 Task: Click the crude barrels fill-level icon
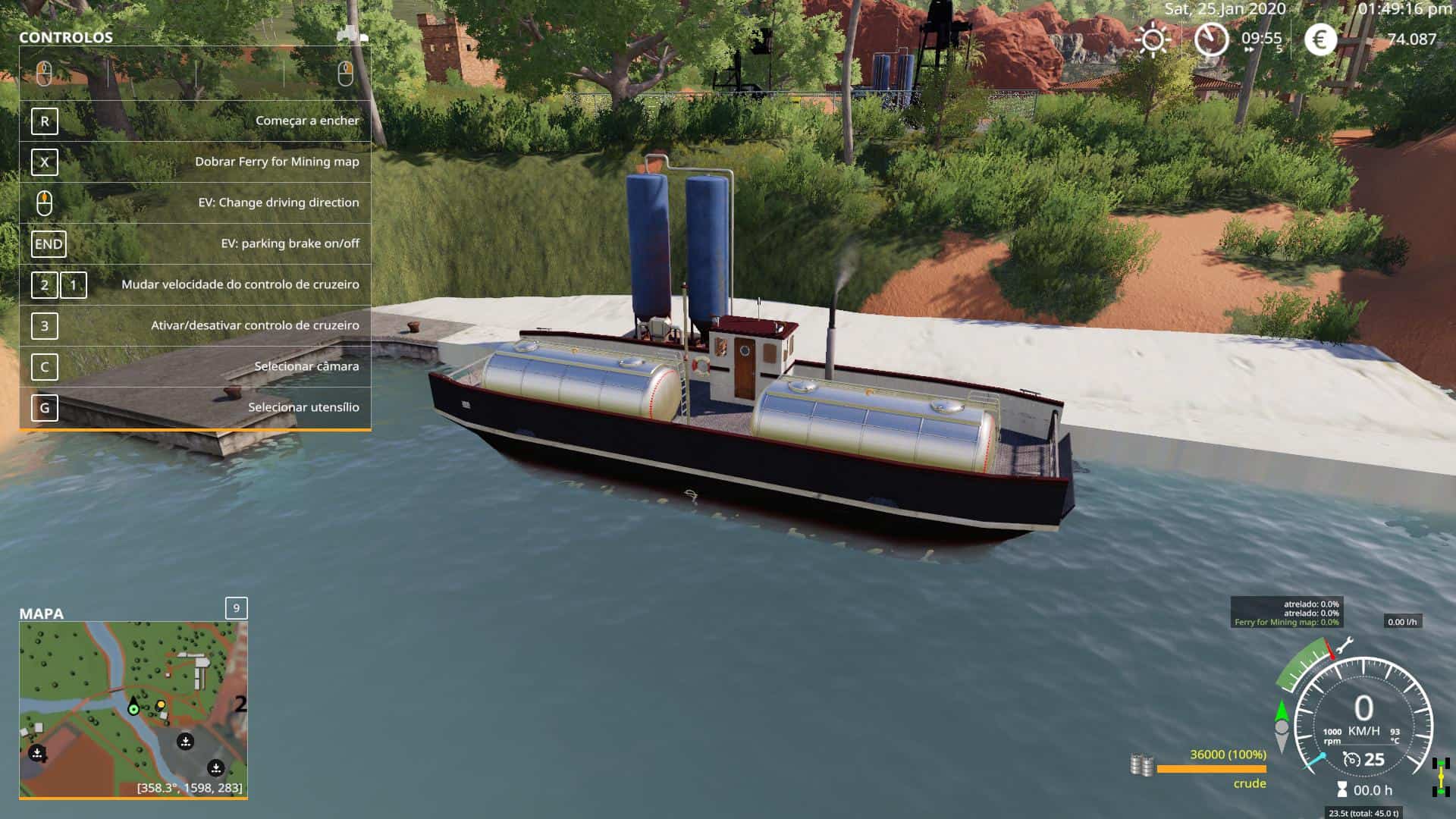coord(1141,765)
